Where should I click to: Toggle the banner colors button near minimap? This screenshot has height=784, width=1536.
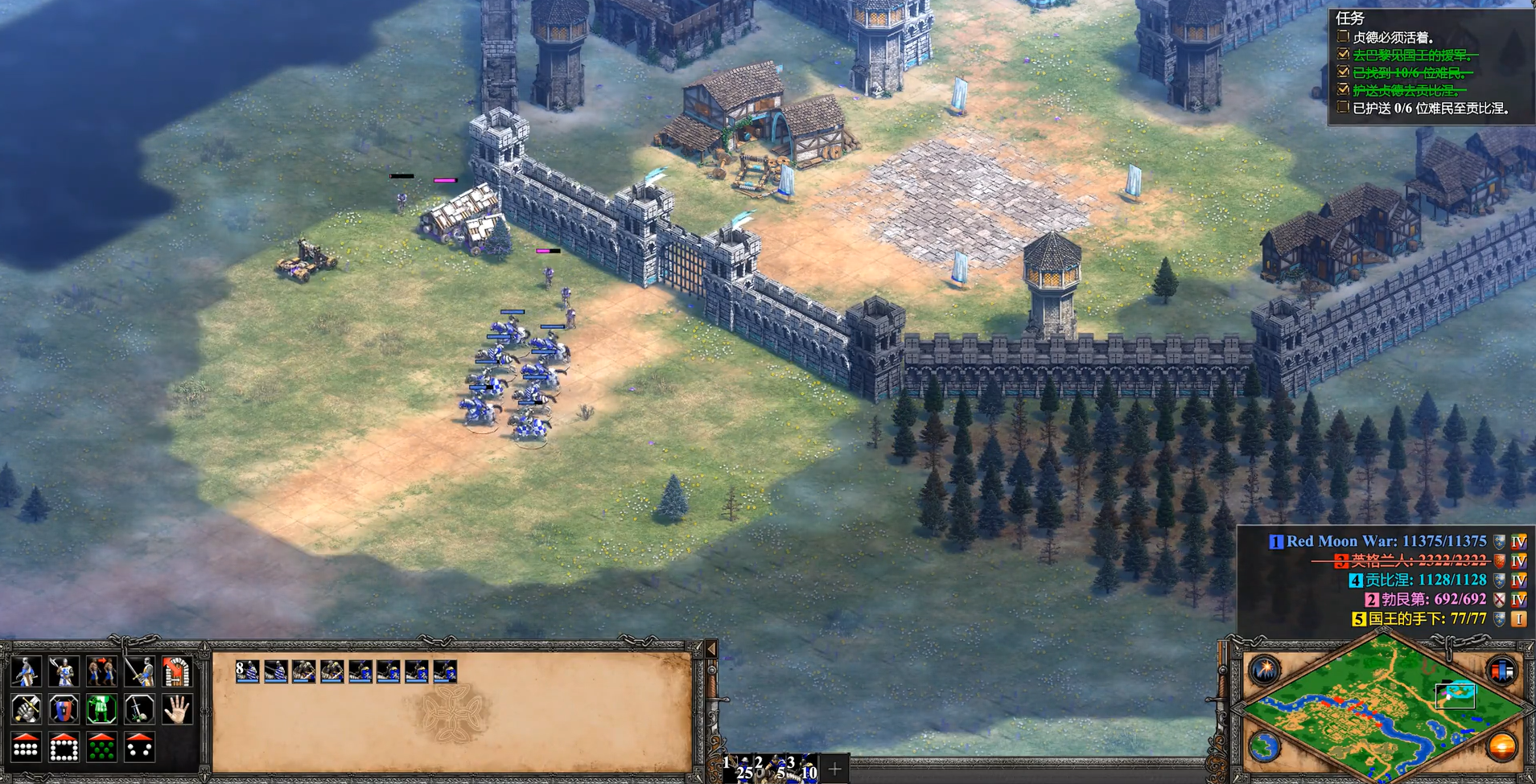[1501, 669]
